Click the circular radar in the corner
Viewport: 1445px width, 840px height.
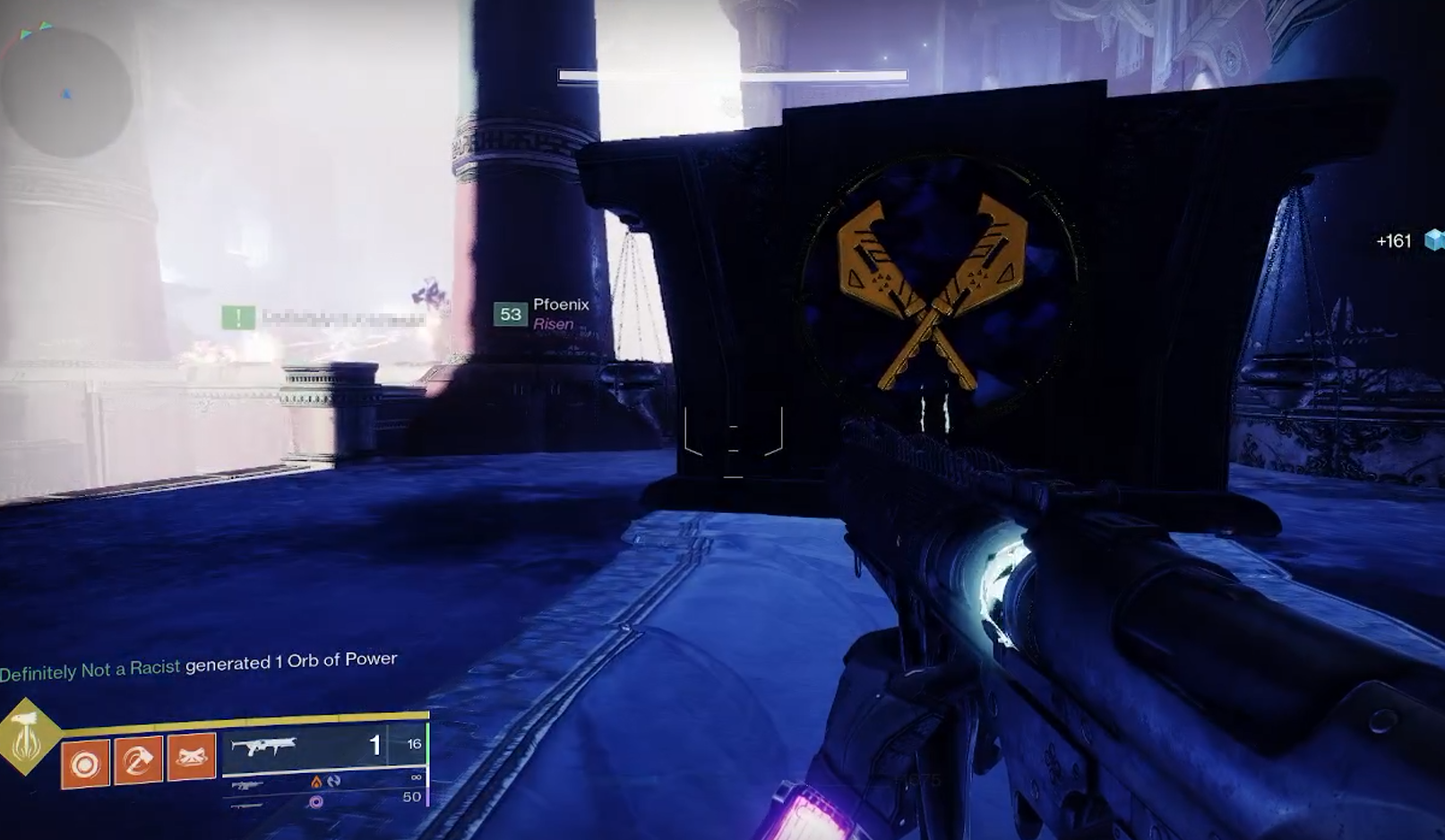[66, 92]
